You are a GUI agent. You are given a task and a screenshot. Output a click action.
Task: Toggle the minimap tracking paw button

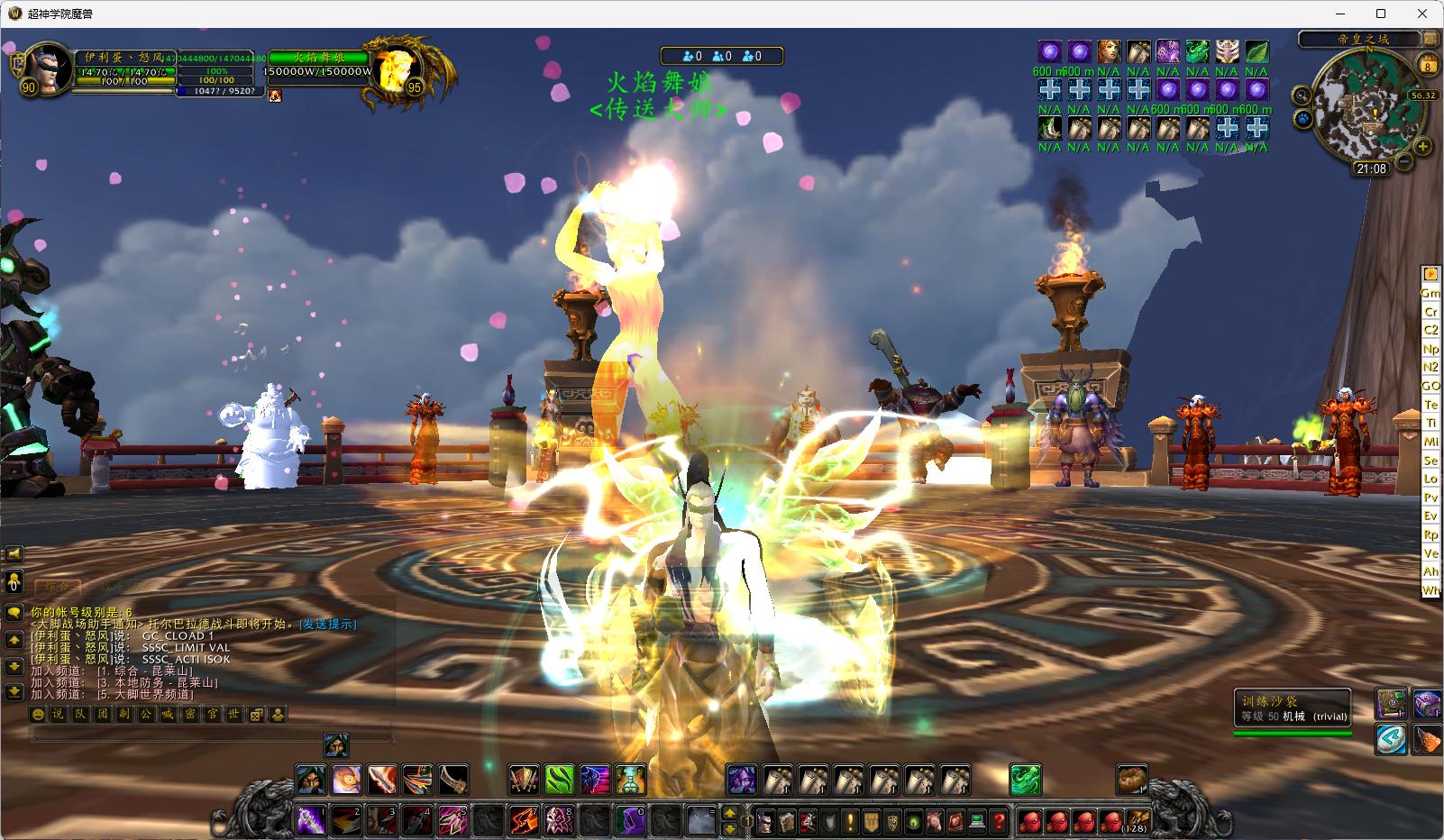click(1303, 118)
